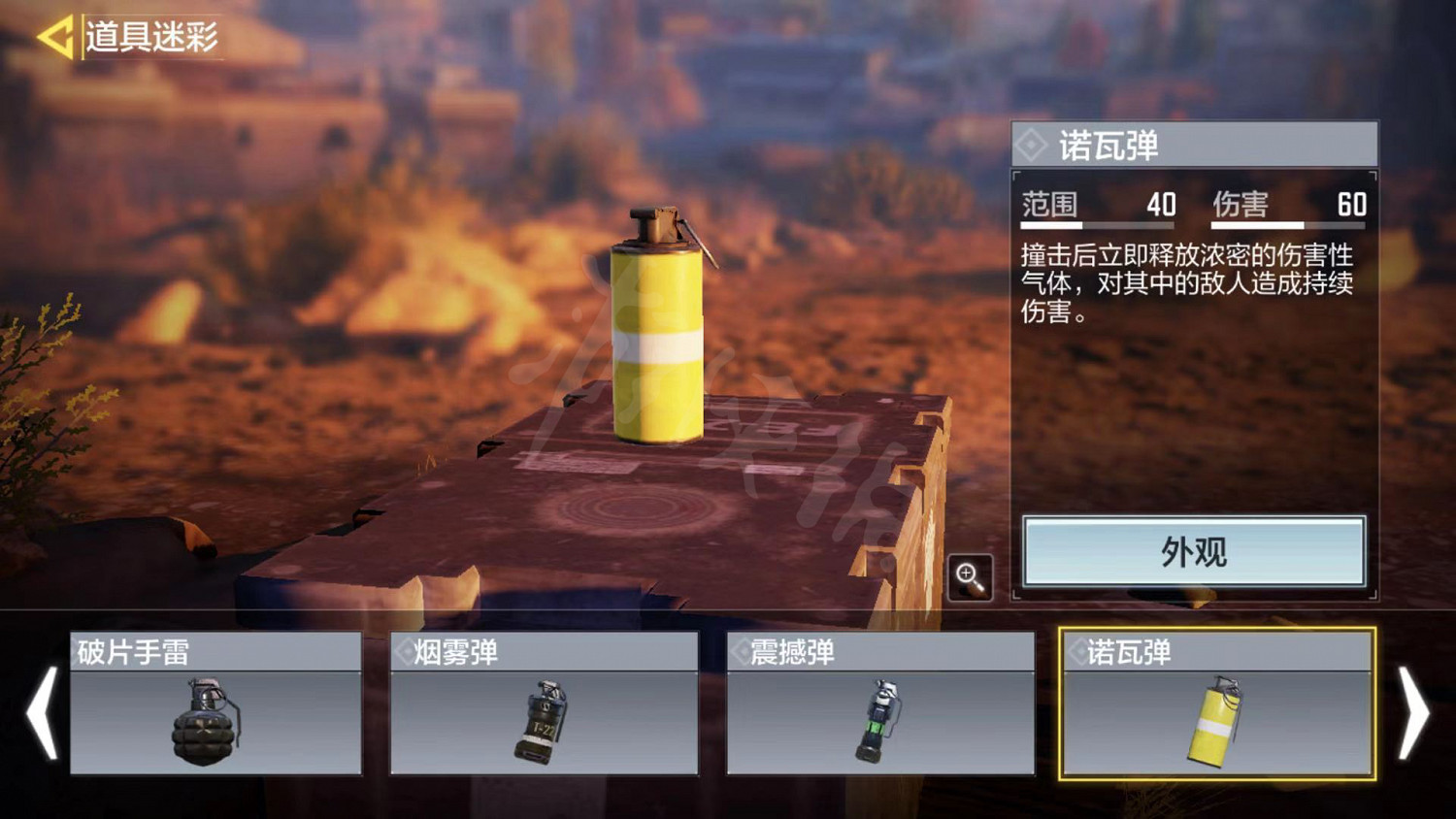The image size is (1456, 819).
Task: Toggle selection on the 烟雾弹 card
Action: tap(540, 705)
